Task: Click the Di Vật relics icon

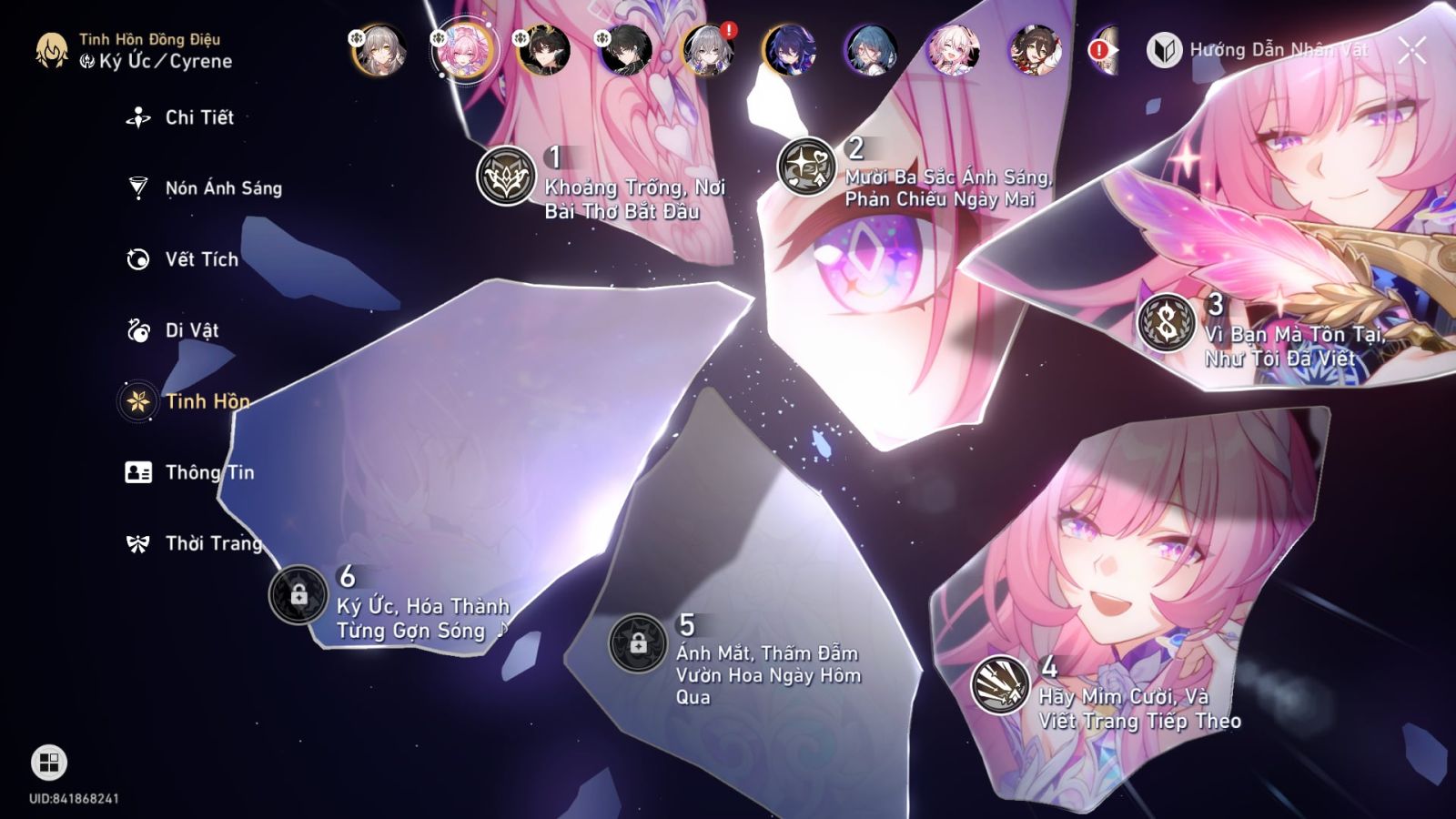Action: coord(137,330)
